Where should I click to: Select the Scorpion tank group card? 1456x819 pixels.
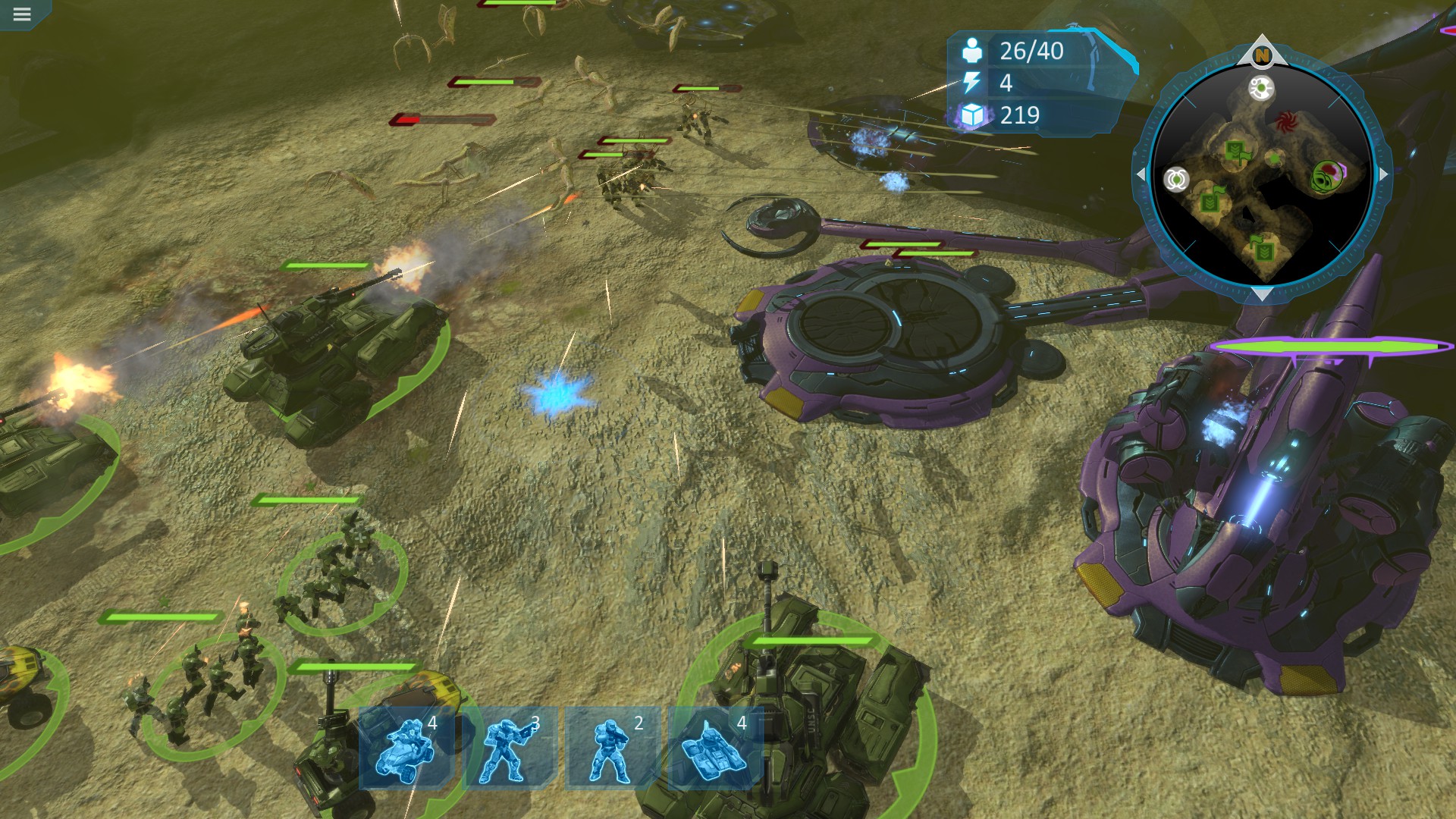click(716, 748)
